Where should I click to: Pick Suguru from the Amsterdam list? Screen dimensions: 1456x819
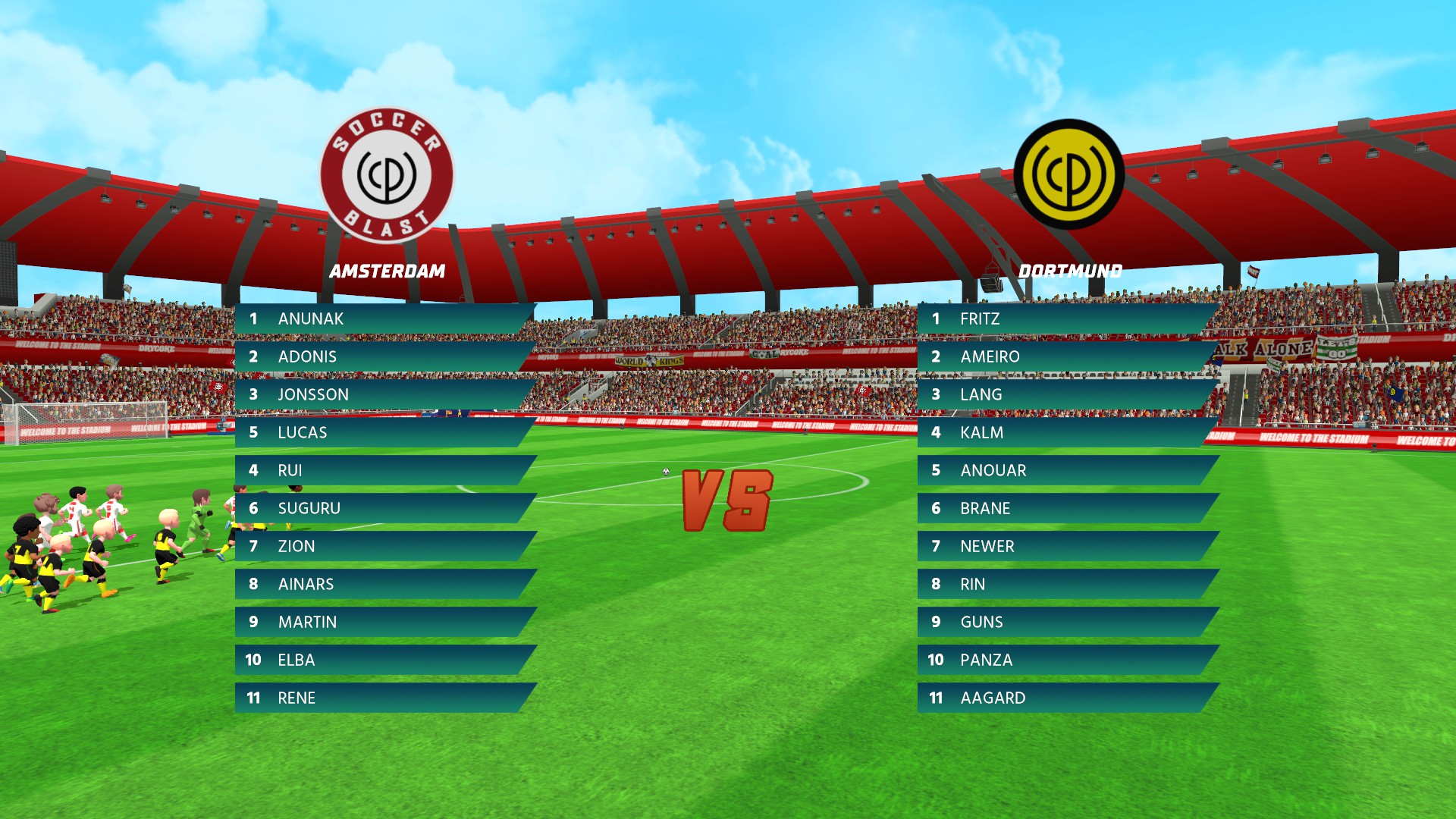pos(383,508)
